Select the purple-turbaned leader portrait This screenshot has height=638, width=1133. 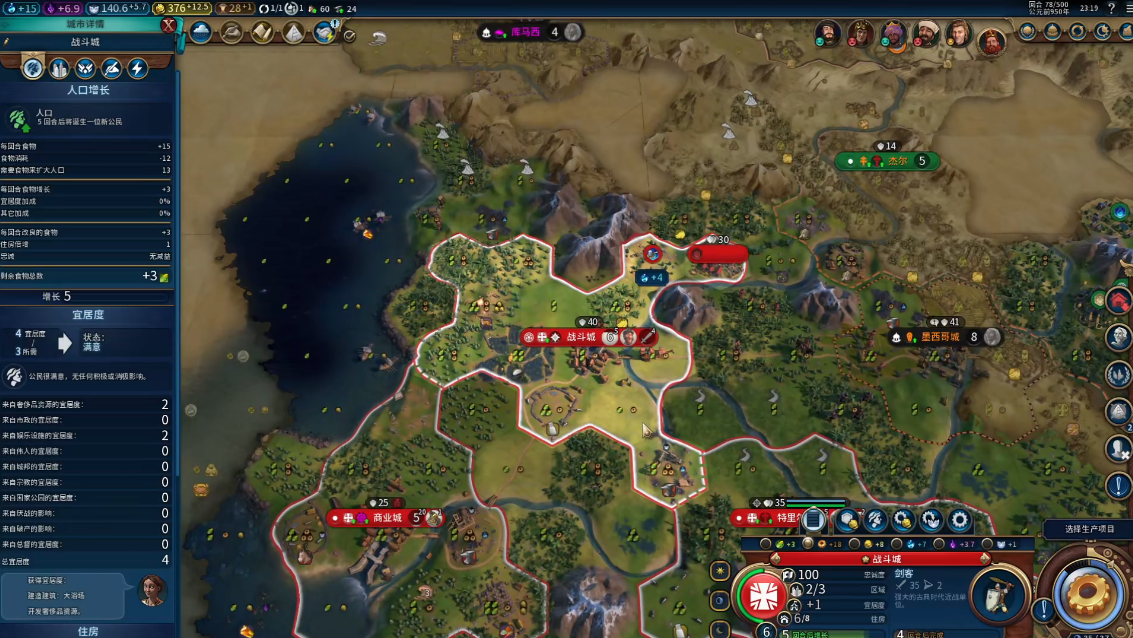point(893,34)
